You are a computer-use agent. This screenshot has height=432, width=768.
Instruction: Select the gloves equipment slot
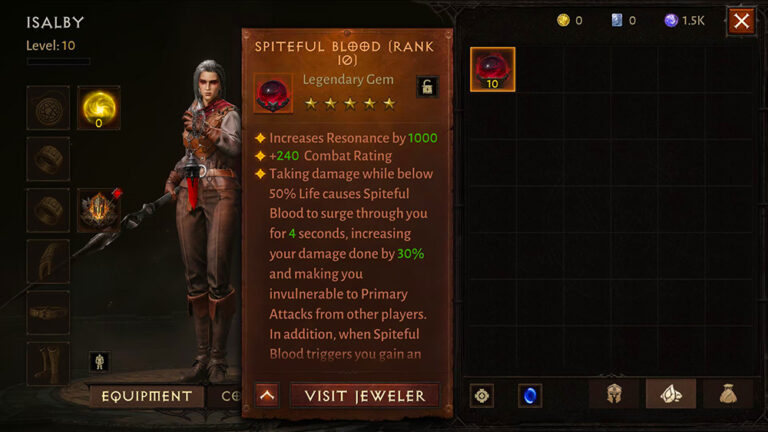(47, 261)
